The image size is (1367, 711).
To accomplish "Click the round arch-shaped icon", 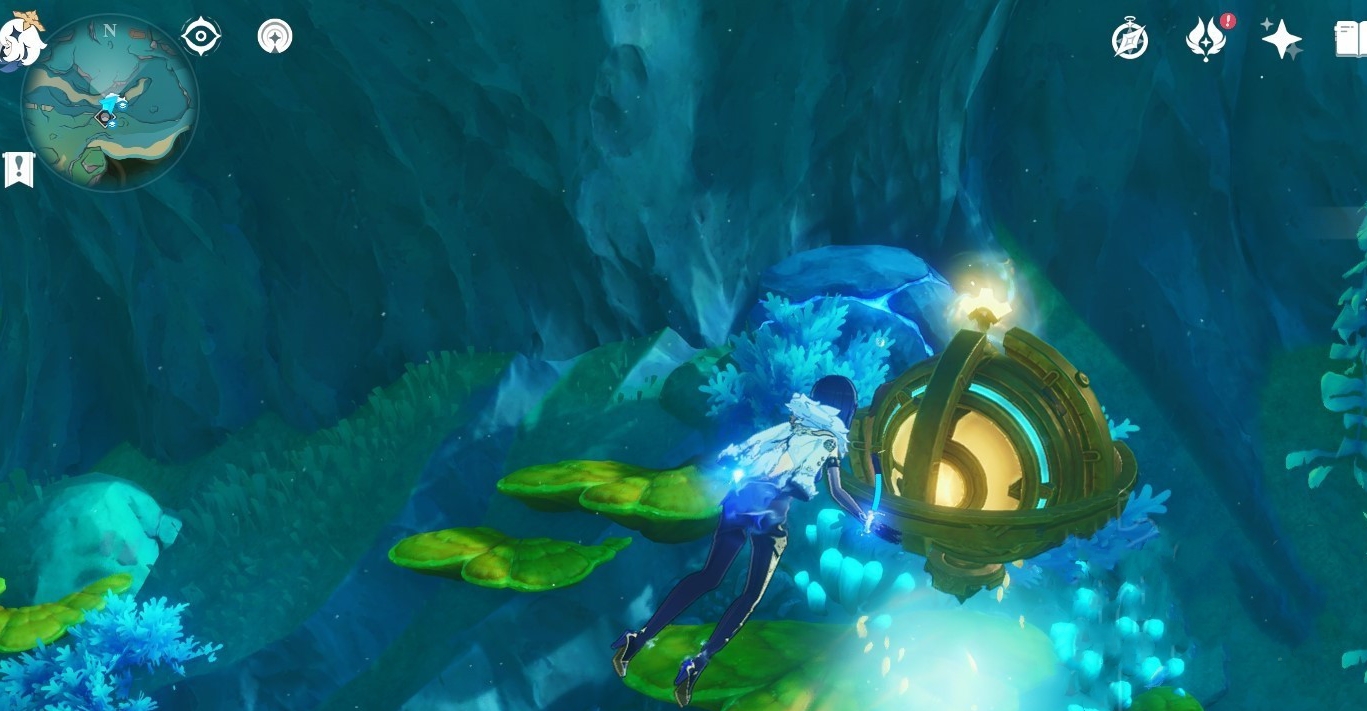I will [275, 37].
